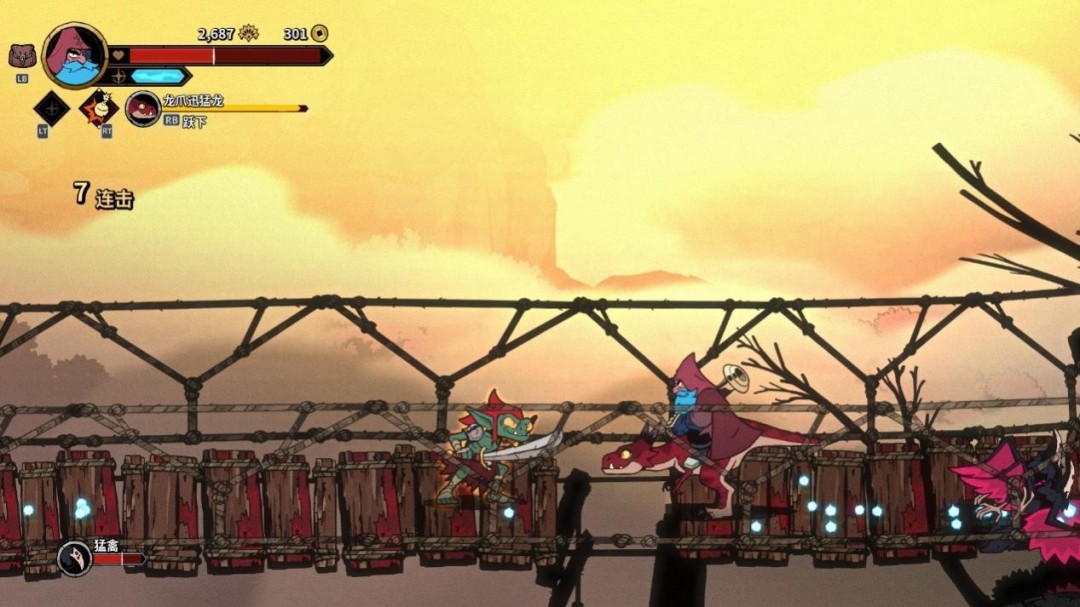The height and width of the screenshot is (607, 1080).
Task: Click the 猛禽 companion portrait
Action: [74, 558]
